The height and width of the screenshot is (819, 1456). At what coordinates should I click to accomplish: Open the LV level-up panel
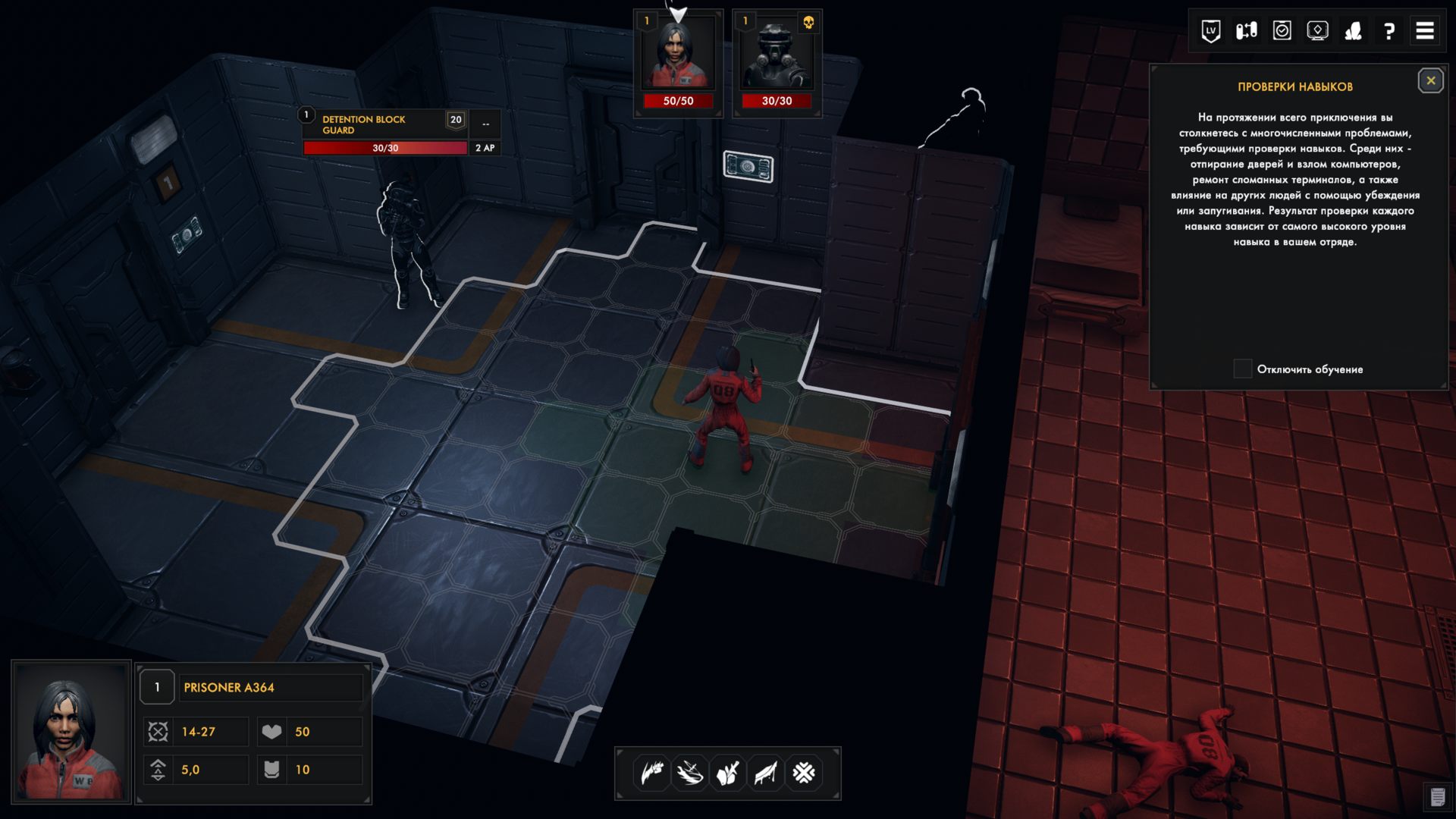[x=1211, y=32]
